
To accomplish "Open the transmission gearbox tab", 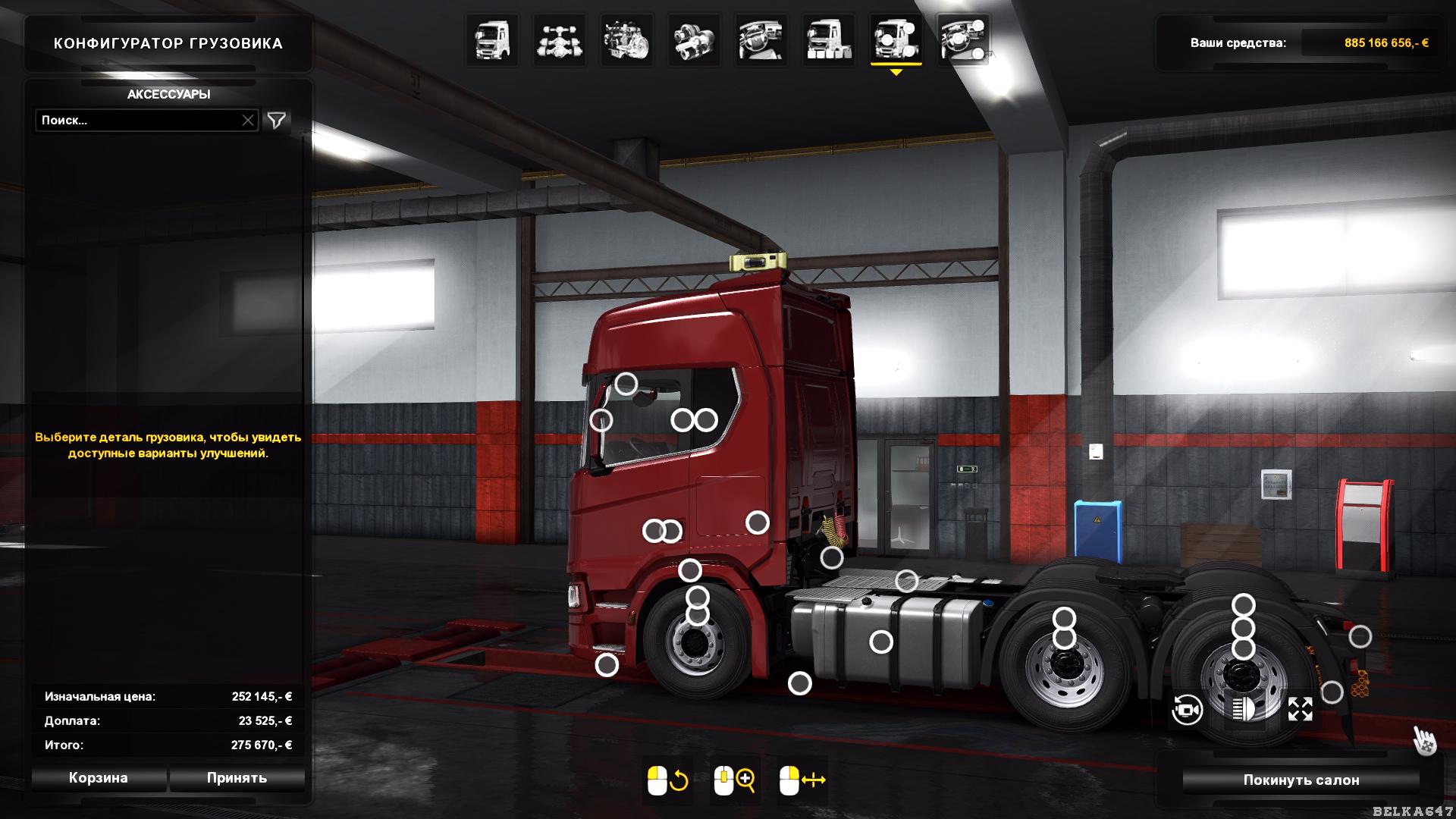I will pyautogui.click(x=695, y=40).
